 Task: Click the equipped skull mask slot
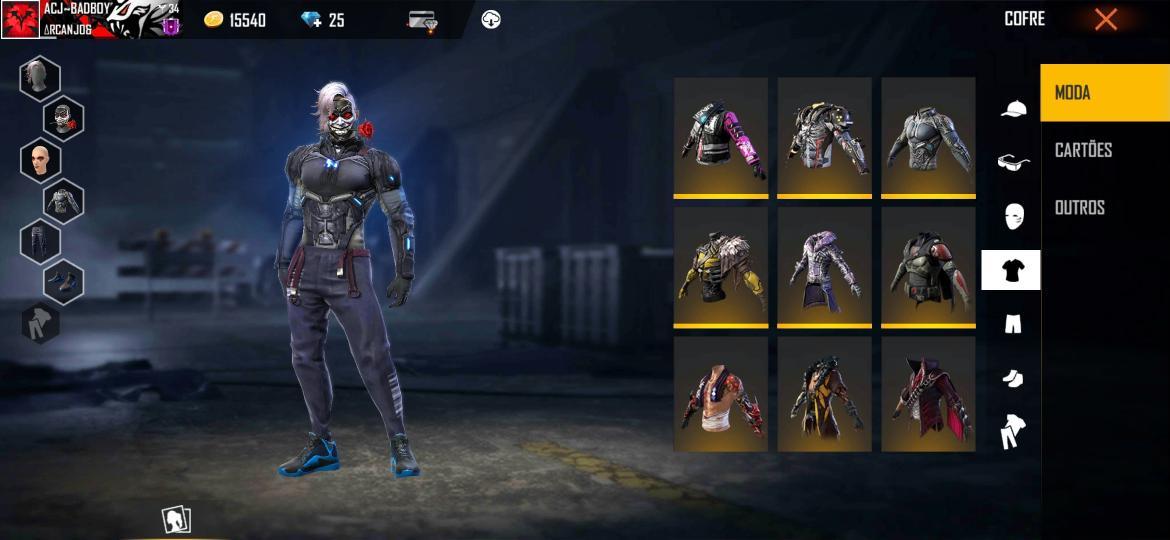[63, 119]
